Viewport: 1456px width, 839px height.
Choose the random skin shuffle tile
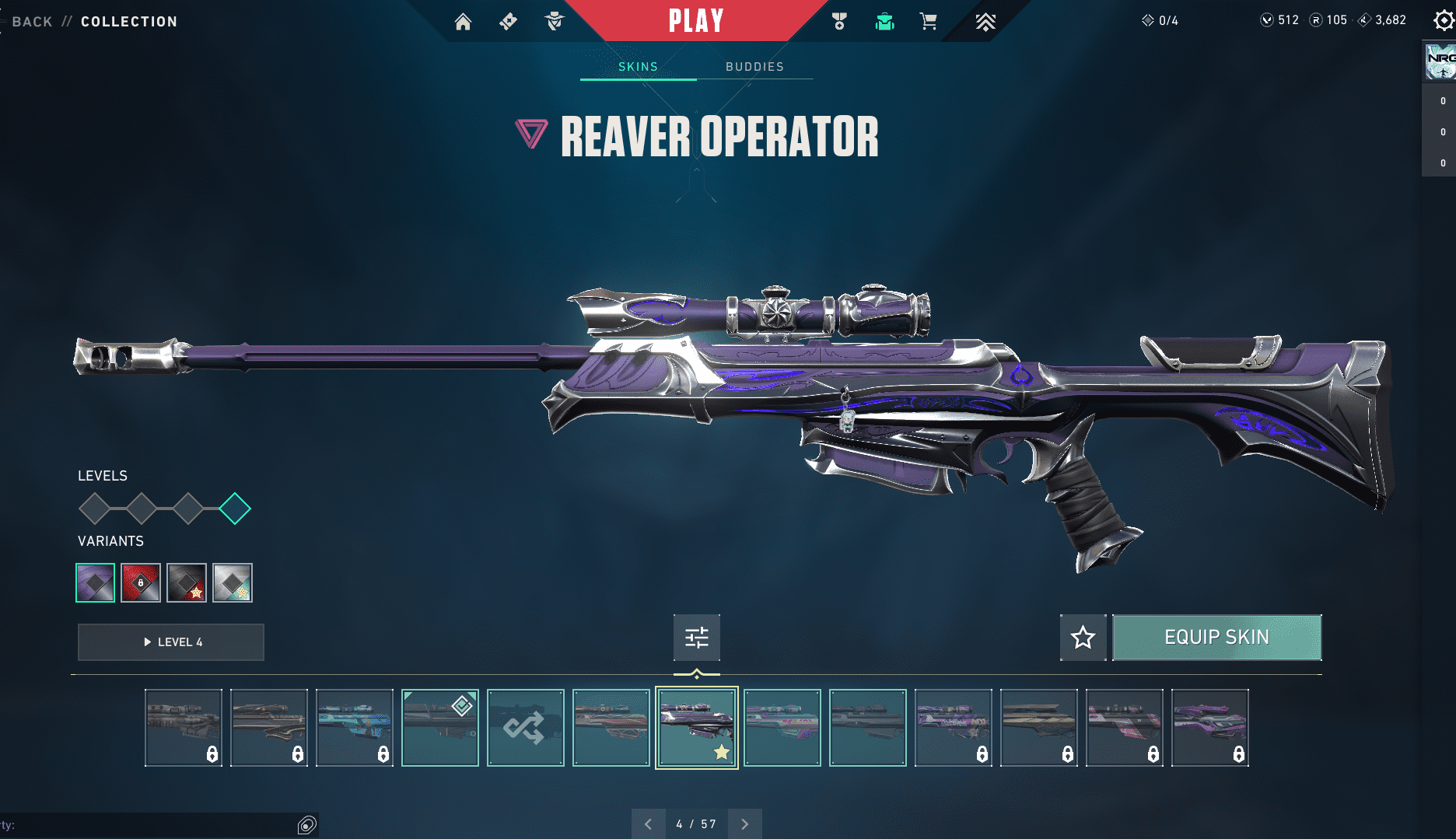point(525,728)
